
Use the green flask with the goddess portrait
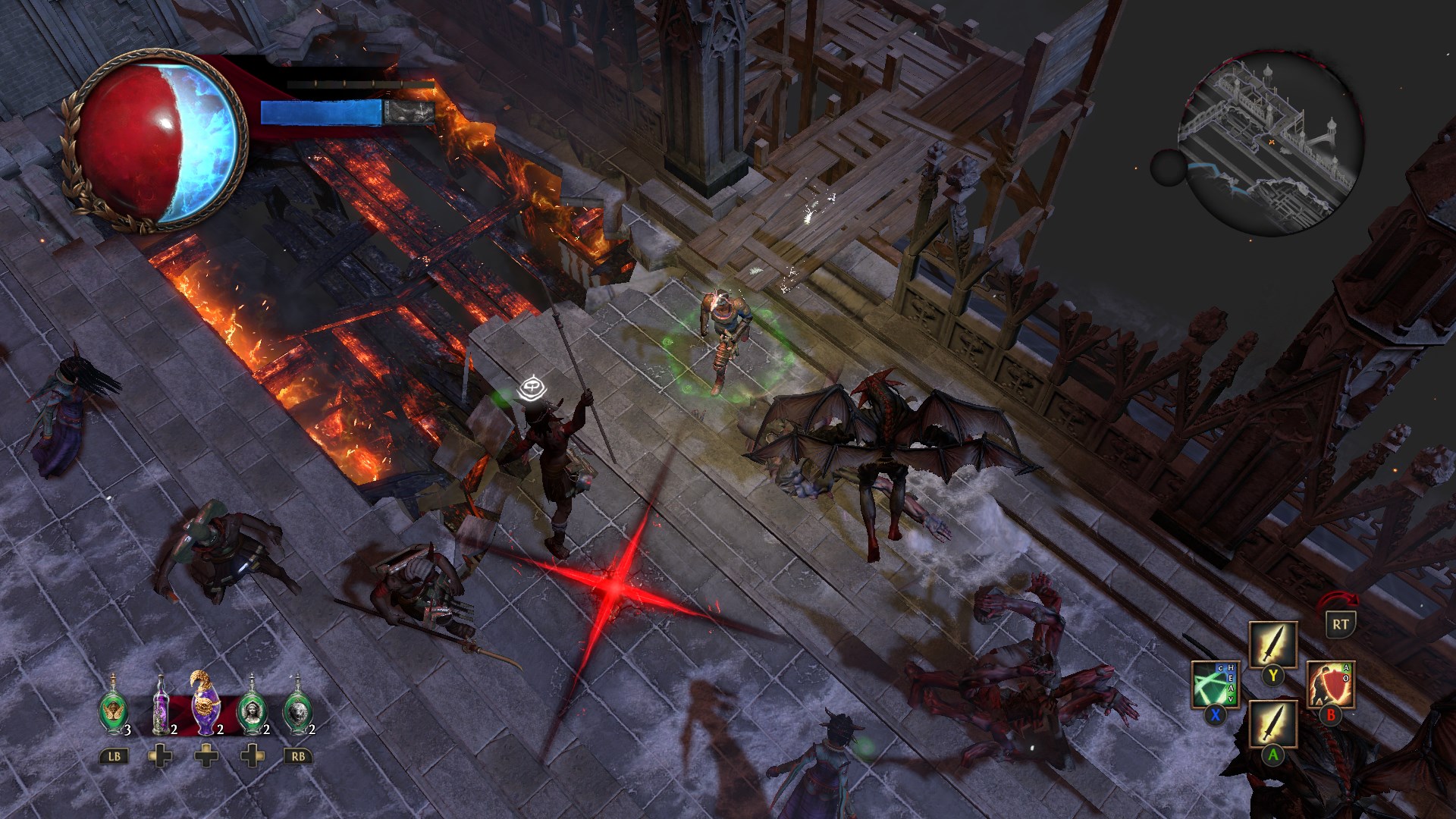tap(253, 709)
